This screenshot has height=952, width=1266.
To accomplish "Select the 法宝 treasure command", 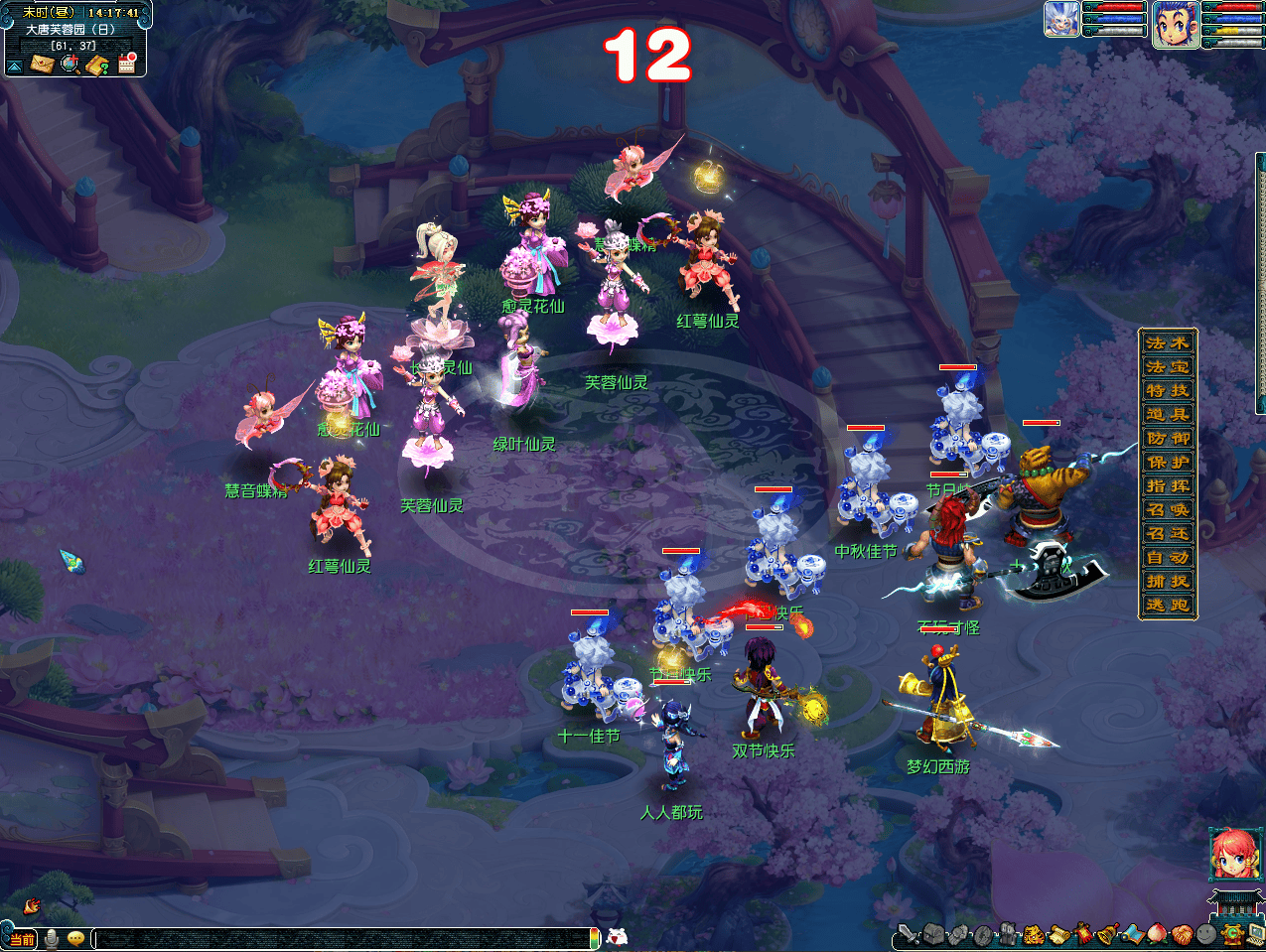I will 1168,366.
